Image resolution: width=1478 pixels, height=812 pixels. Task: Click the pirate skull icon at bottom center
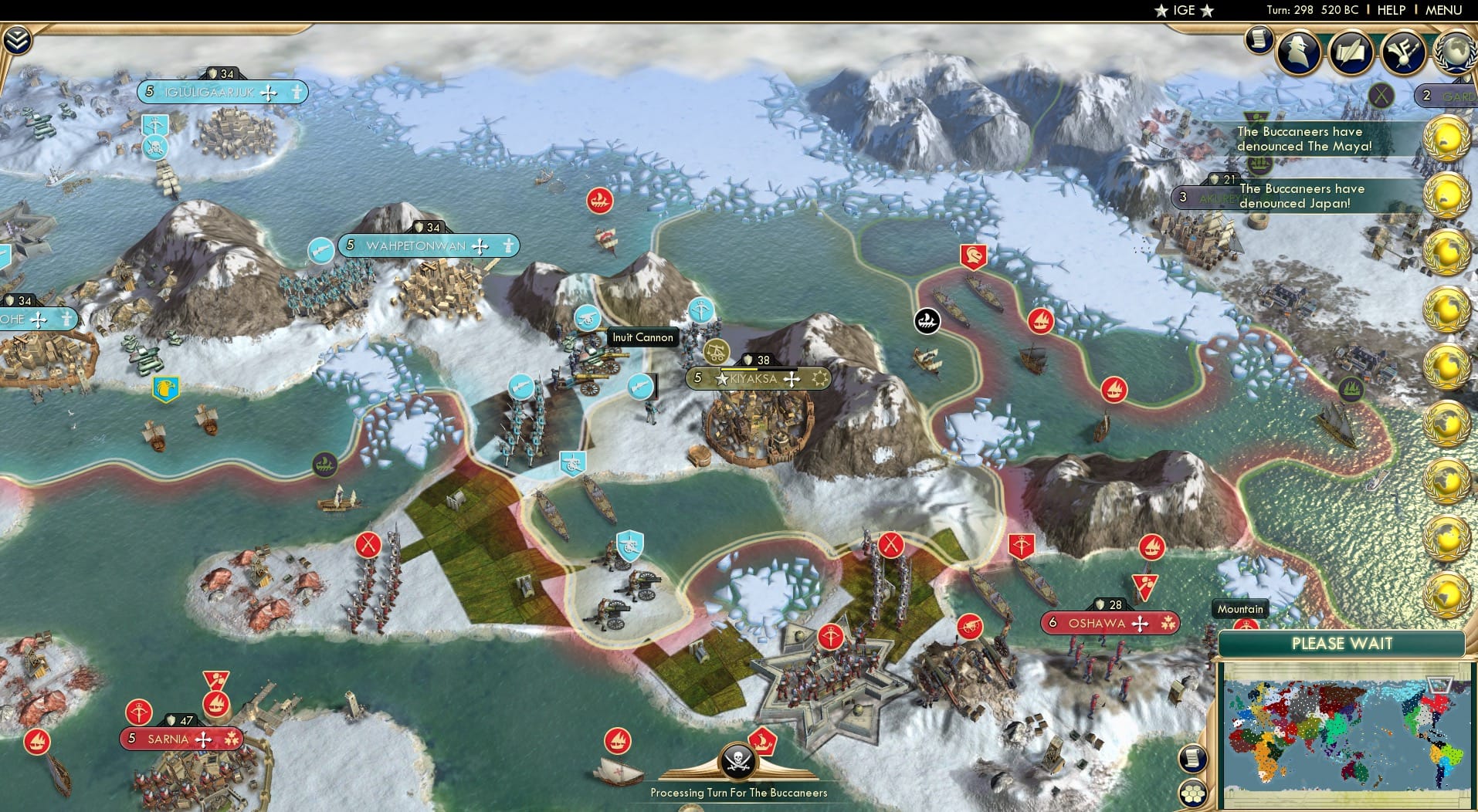(x=739, y=759)
